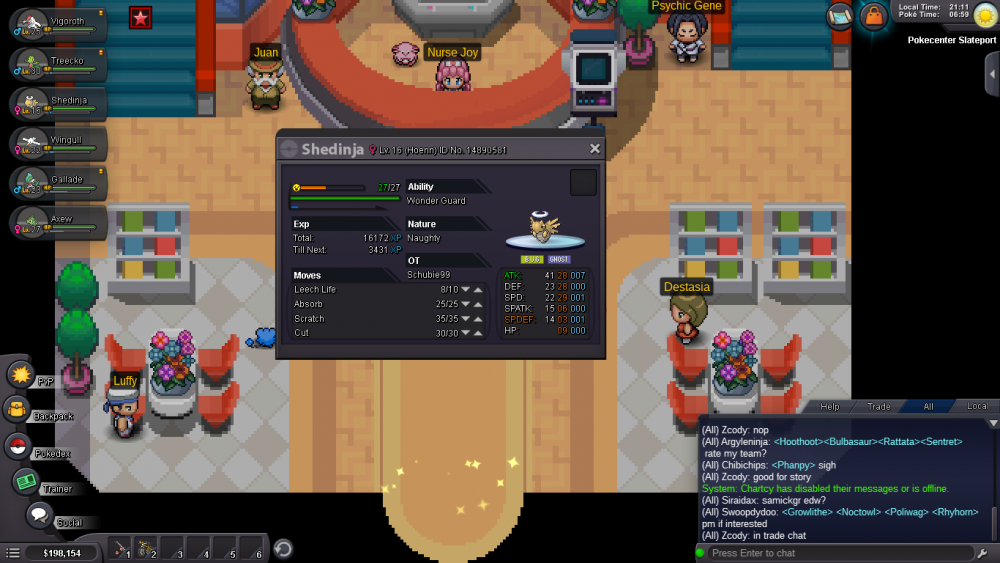Viewport: 1000px width, 563px height.
Task: Use the bicycle in hotbar slot 2
Action: (146, 549)
